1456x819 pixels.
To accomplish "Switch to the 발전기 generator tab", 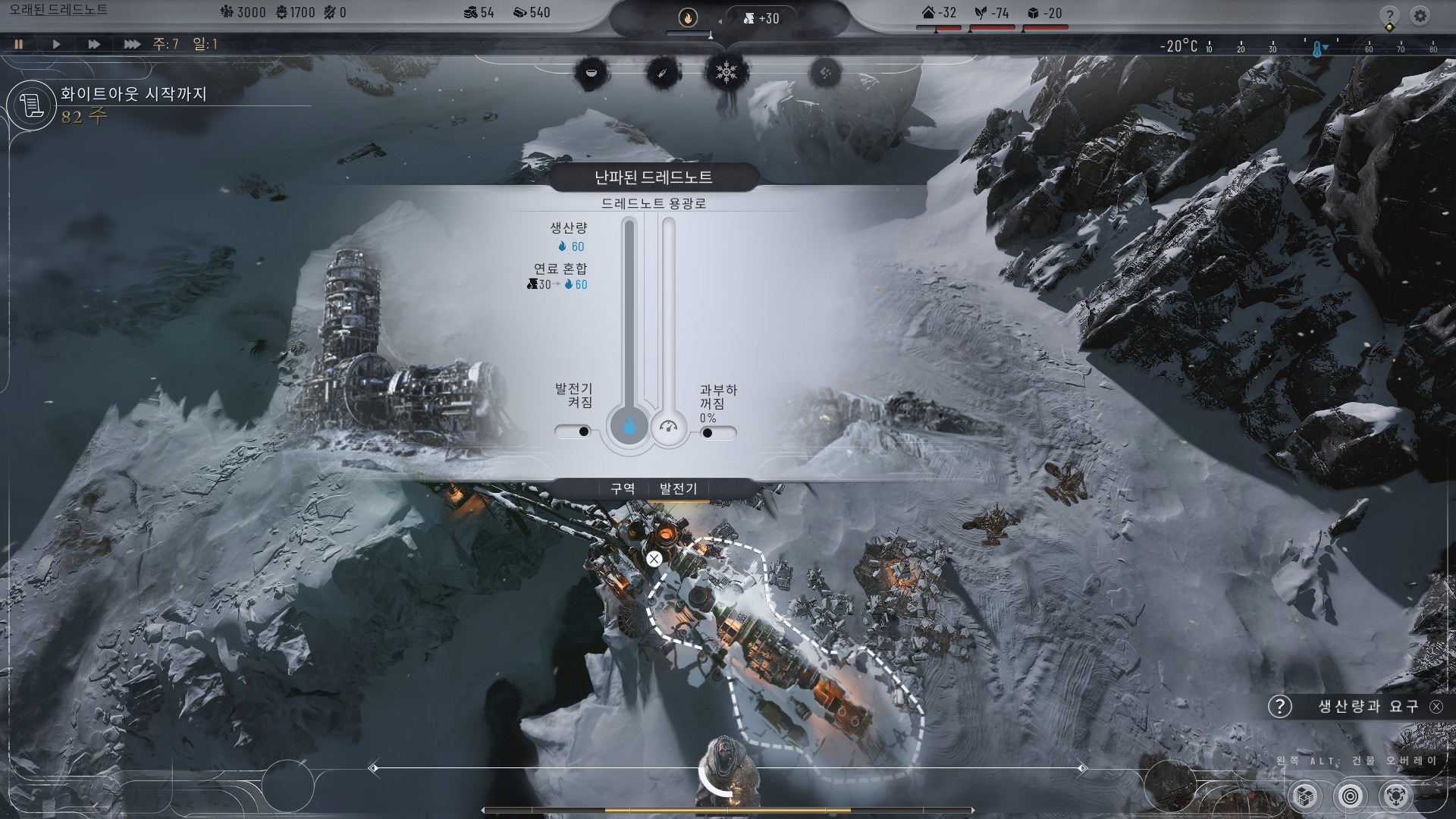I will coord(678,489).
